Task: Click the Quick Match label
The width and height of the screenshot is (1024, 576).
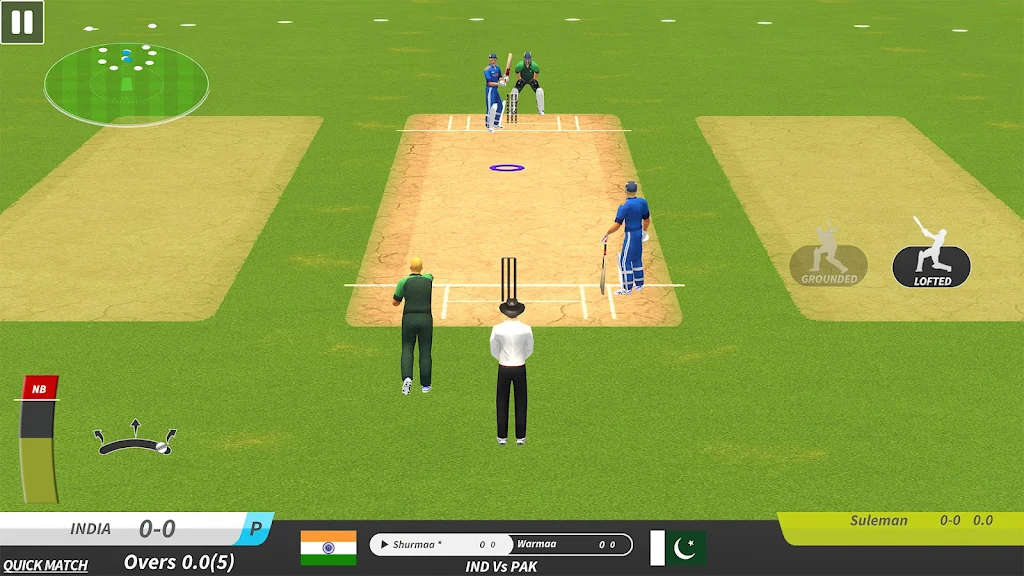Action: pyautogui.click(x=45, y=565)
